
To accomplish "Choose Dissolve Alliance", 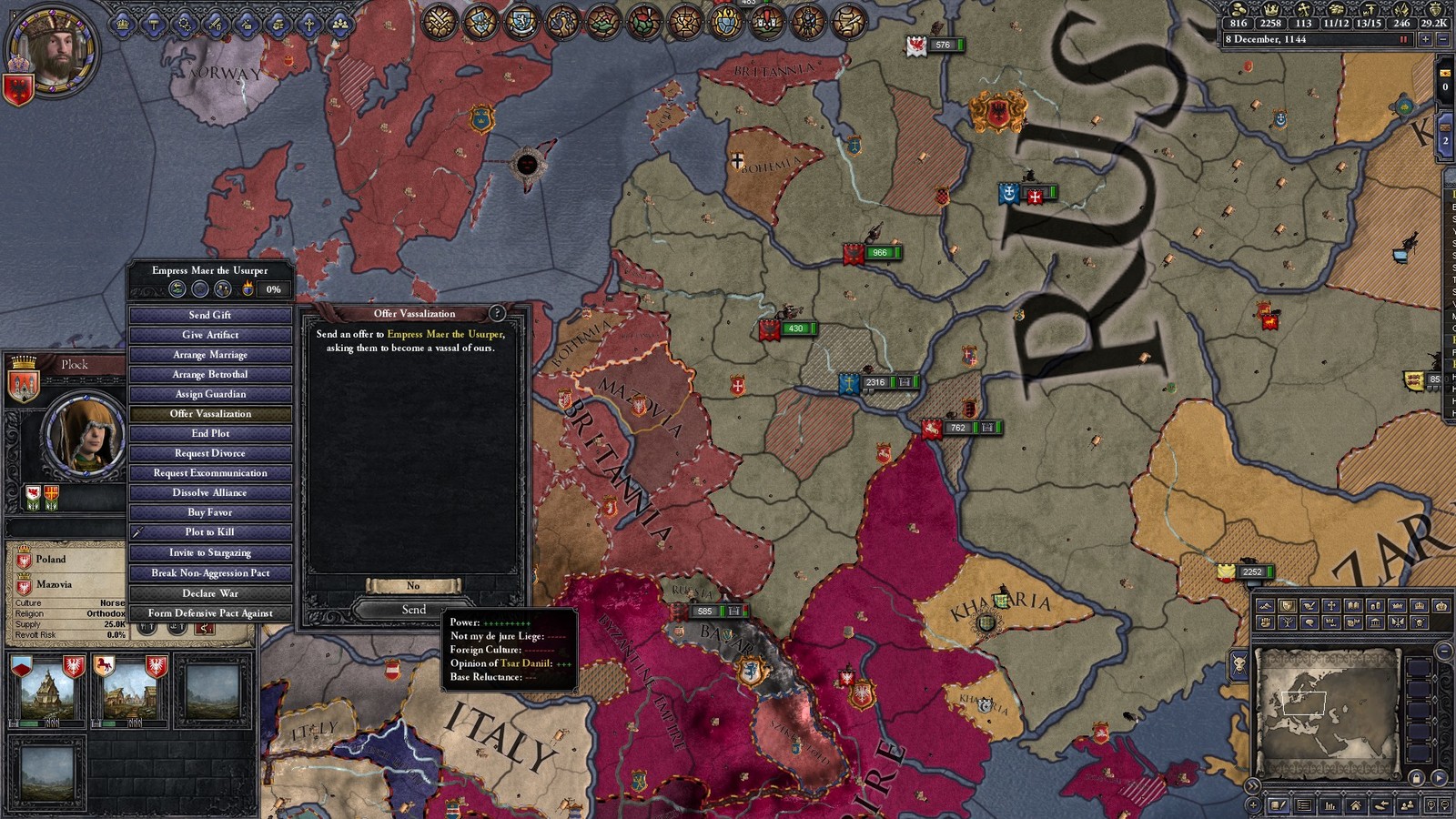I will [x=210, y=492].
